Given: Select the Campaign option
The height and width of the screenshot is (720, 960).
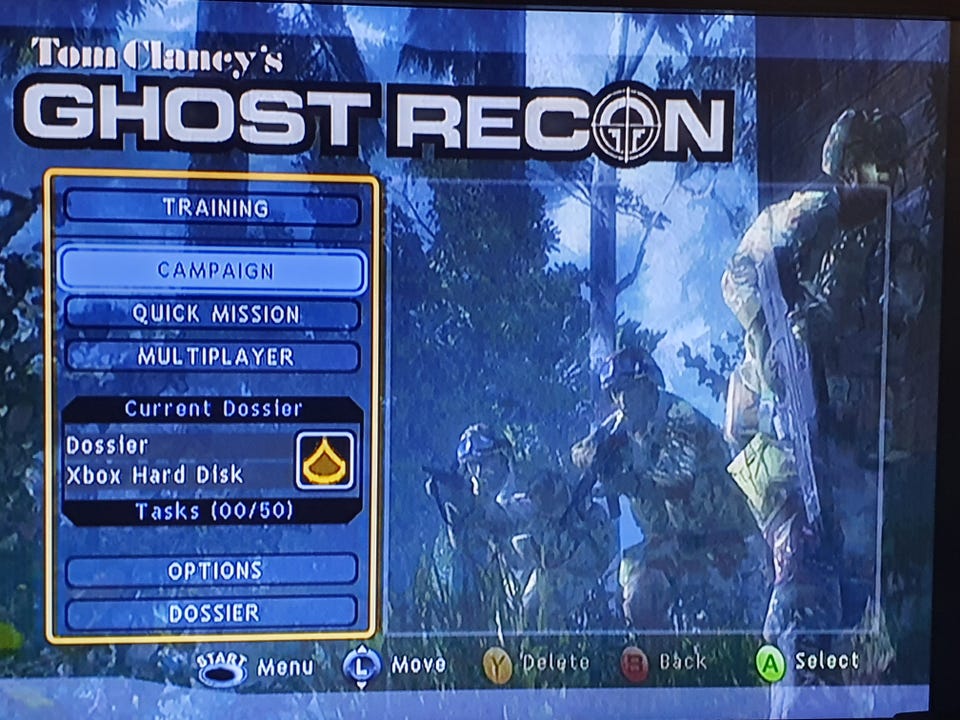Looking at the screenshot, I should (212, 270).
